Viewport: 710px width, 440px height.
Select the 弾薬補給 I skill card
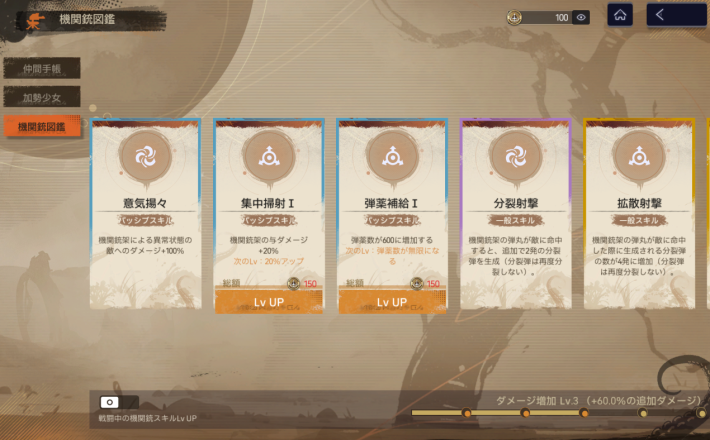(x=392, y=200)
